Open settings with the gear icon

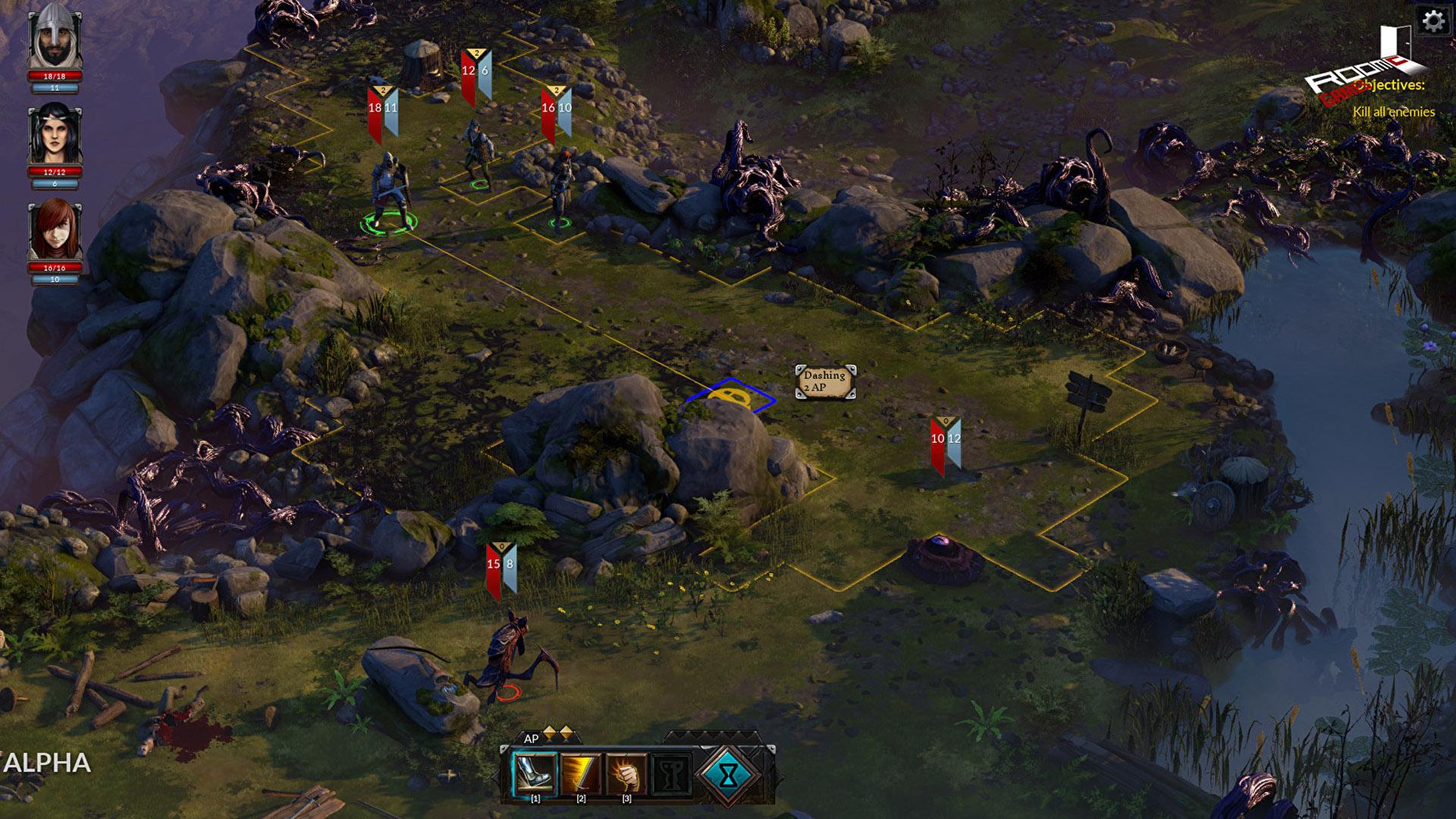pos(1433,20)
